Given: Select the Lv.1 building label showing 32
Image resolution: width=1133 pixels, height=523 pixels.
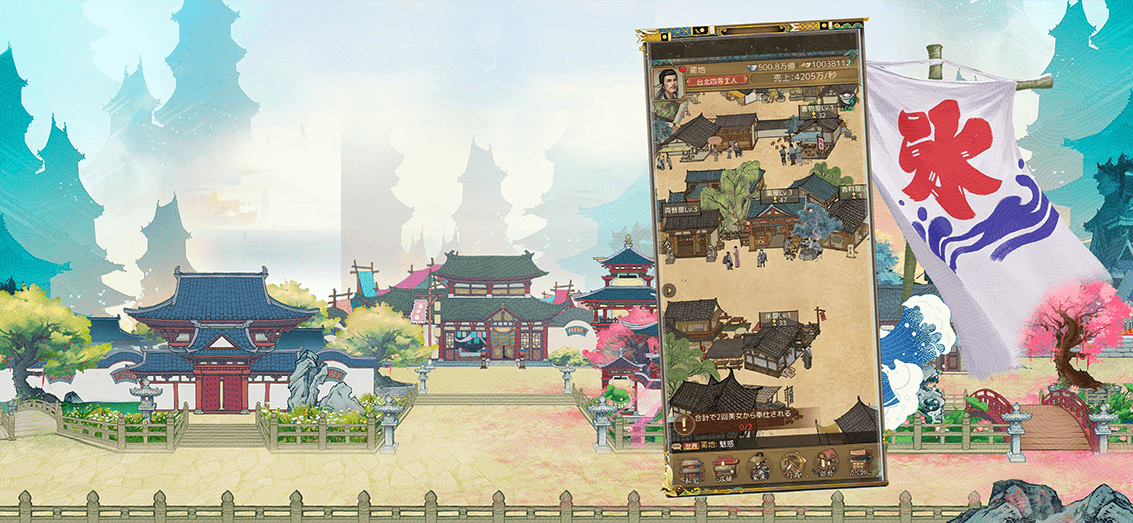Looking at the screenshot, I should [818, 108].
